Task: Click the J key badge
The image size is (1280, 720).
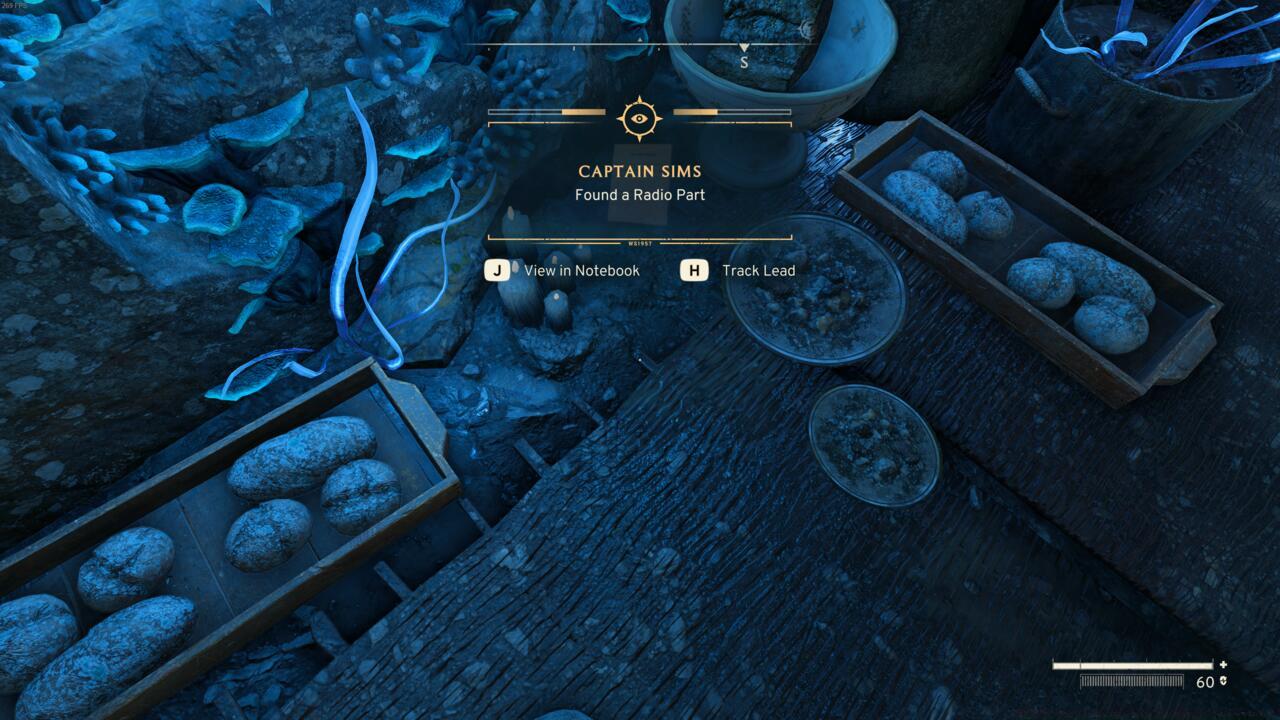Action: pyautogui.click(x=497, y=270)
